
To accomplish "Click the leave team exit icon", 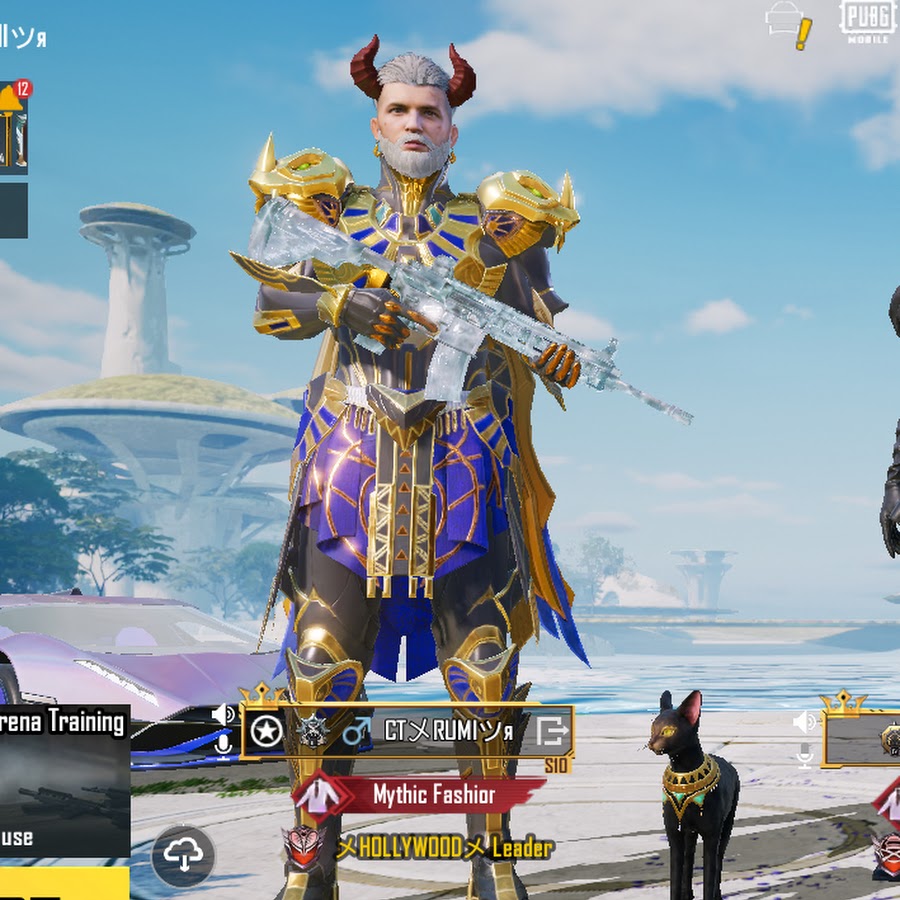I will coord(551,731).
